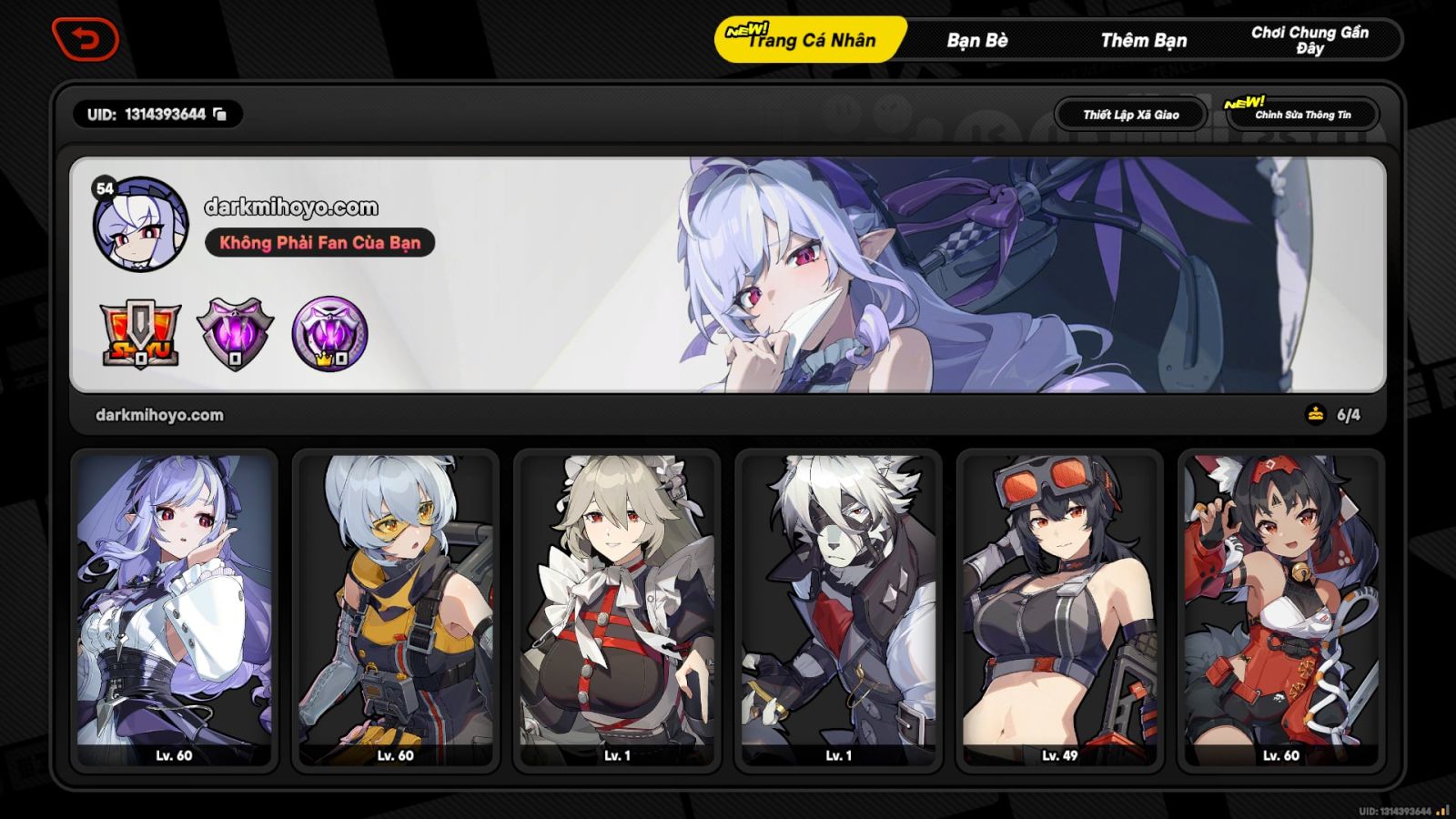Open the Thêm Bạn tab
The height and width of the screenshot is (819, 1456).
[x=1147, y=40]
